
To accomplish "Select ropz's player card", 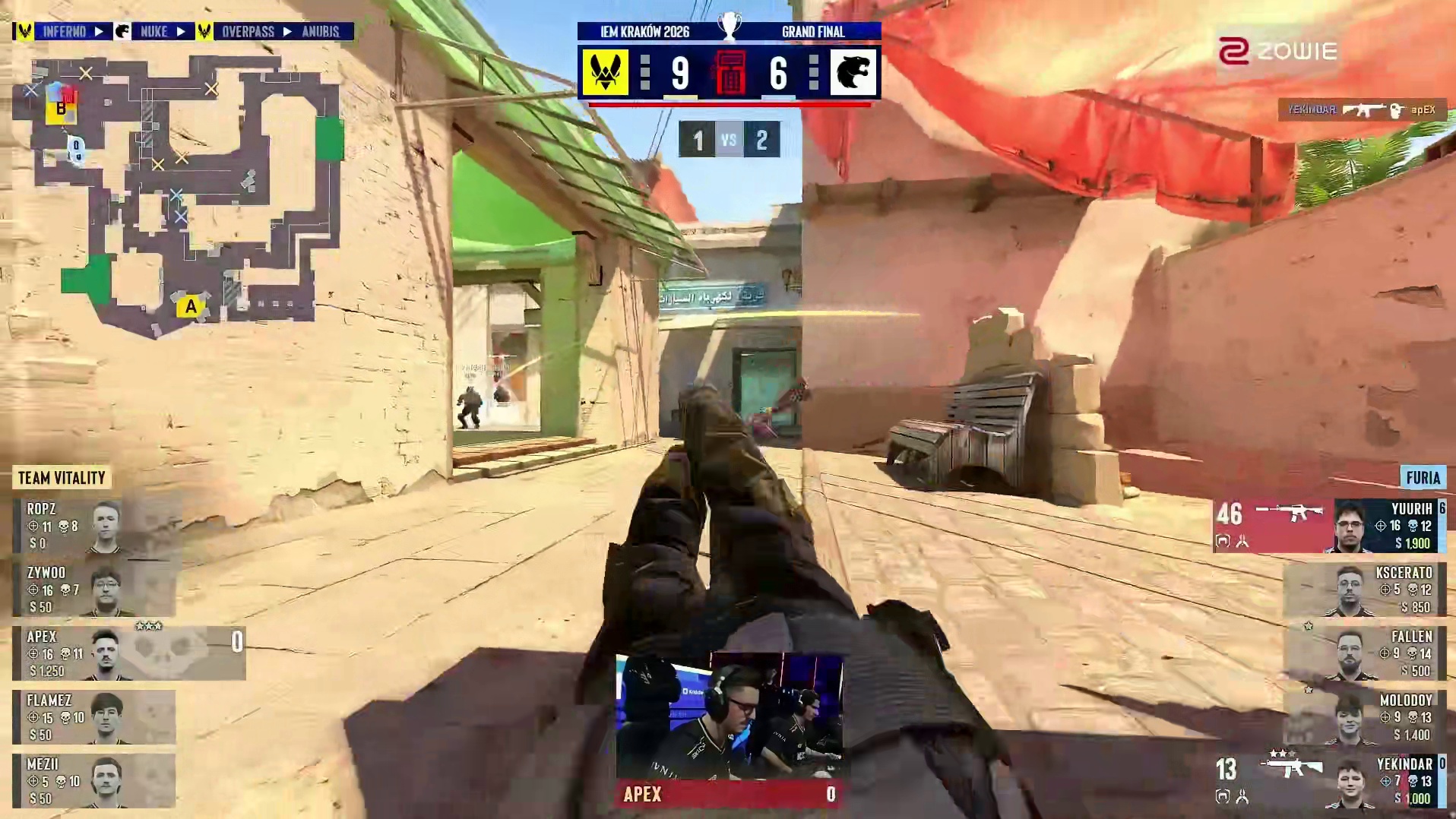I will (x=95, y=526).
